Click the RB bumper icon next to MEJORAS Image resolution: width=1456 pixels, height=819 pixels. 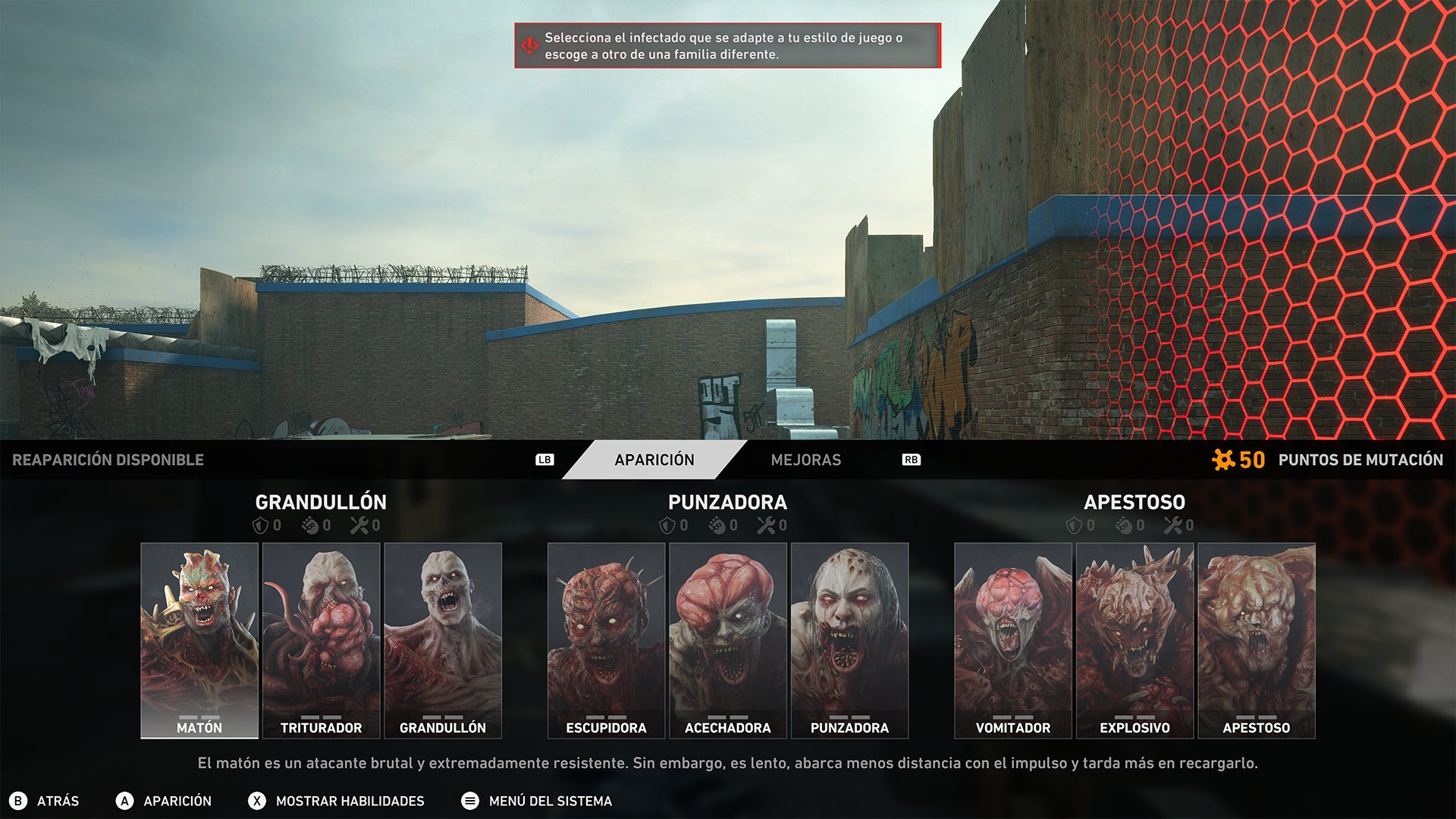tap(912, 460)
